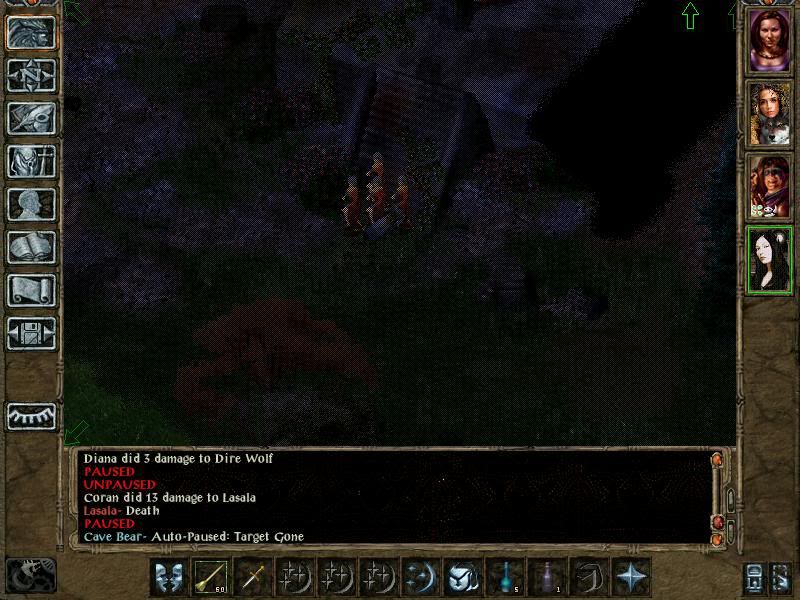The image size is (800, 600).
Task: Open the cast spell crescent-and-stars menu
Action: pyautogui.click(x=422, y=577)
